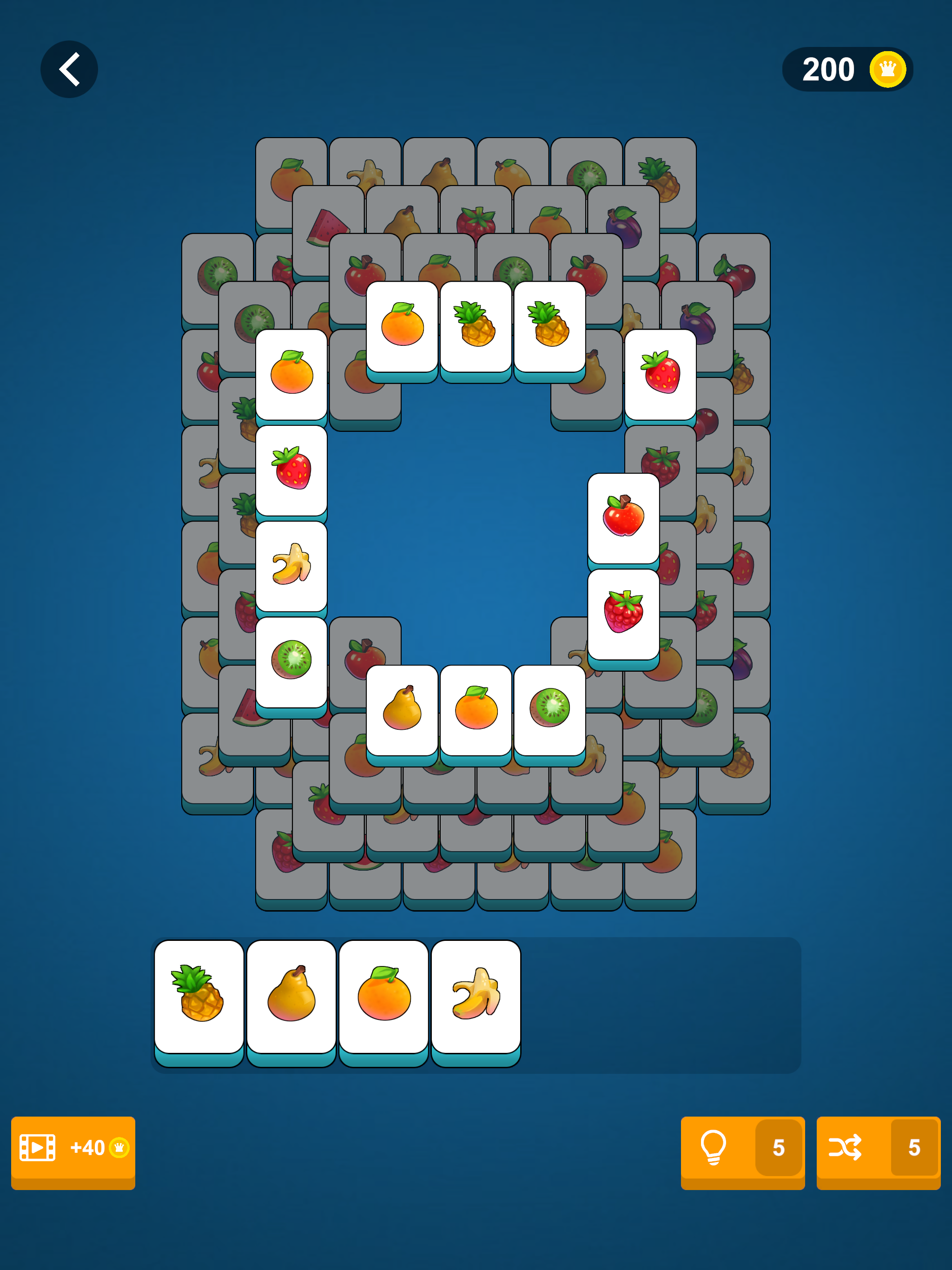Tap the crown coin icon beside the balance
Viewport: 952px width, 1270px height.
point(887,69)
